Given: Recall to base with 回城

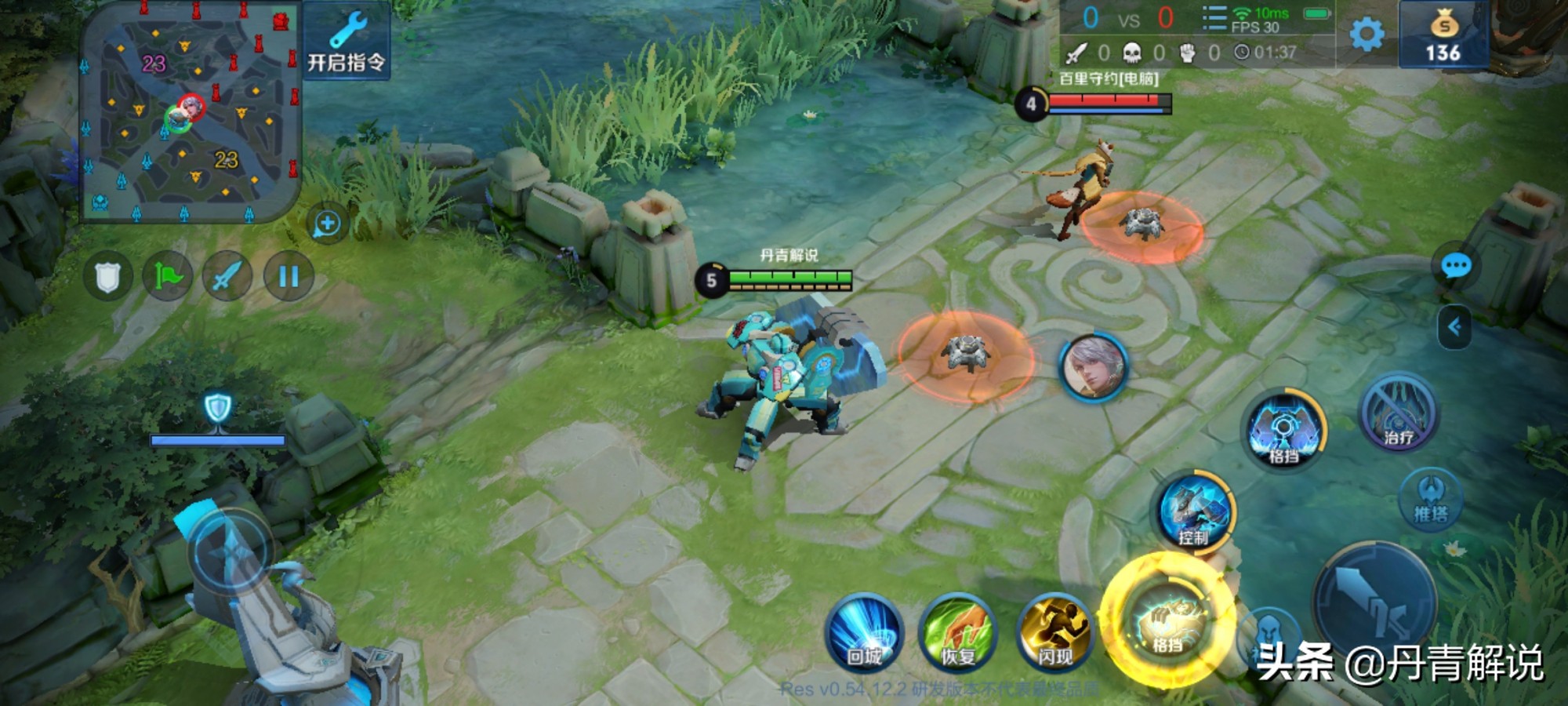Looking at the screenshot, I should (x=864, y=633).
